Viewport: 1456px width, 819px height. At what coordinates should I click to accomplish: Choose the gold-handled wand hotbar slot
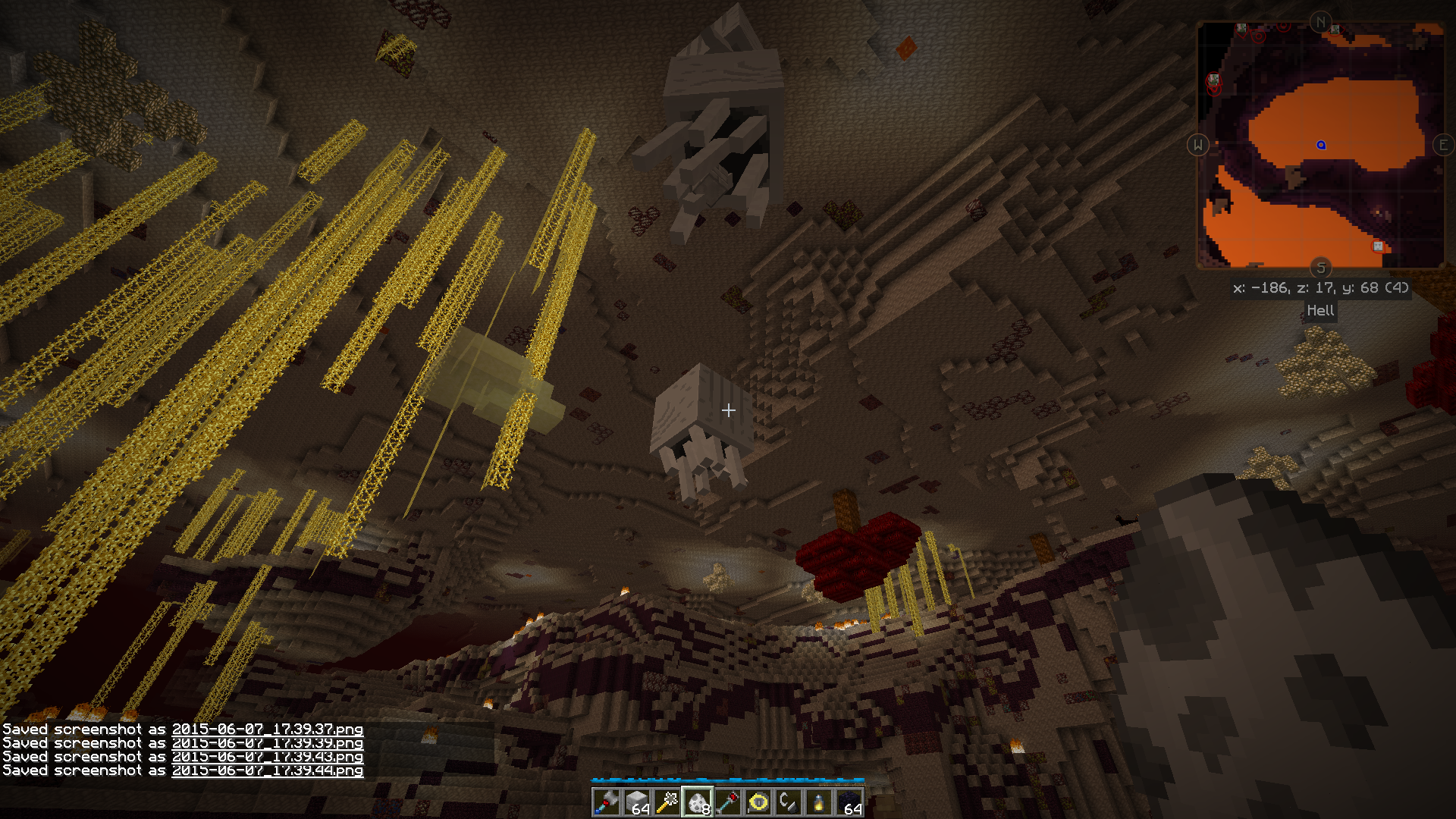(x=667, y=802)
